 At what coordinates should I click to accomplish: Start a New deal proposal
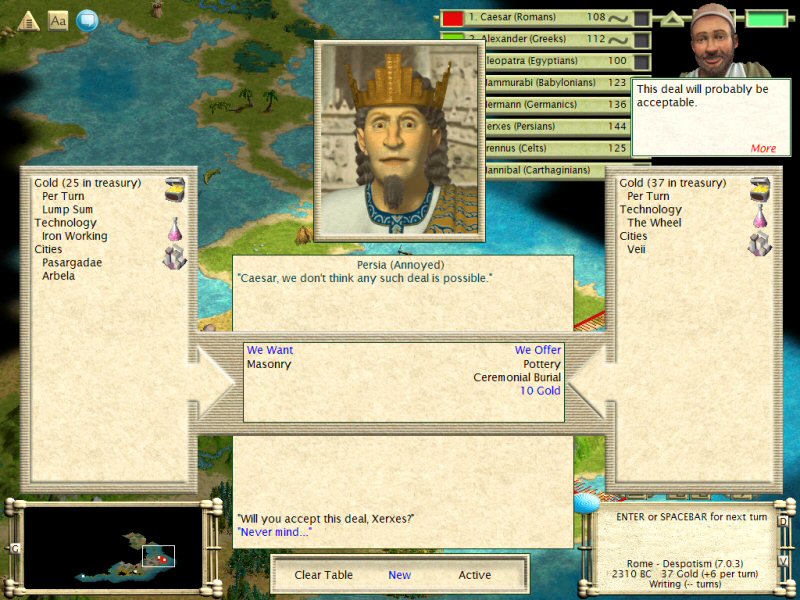[399, 575]
